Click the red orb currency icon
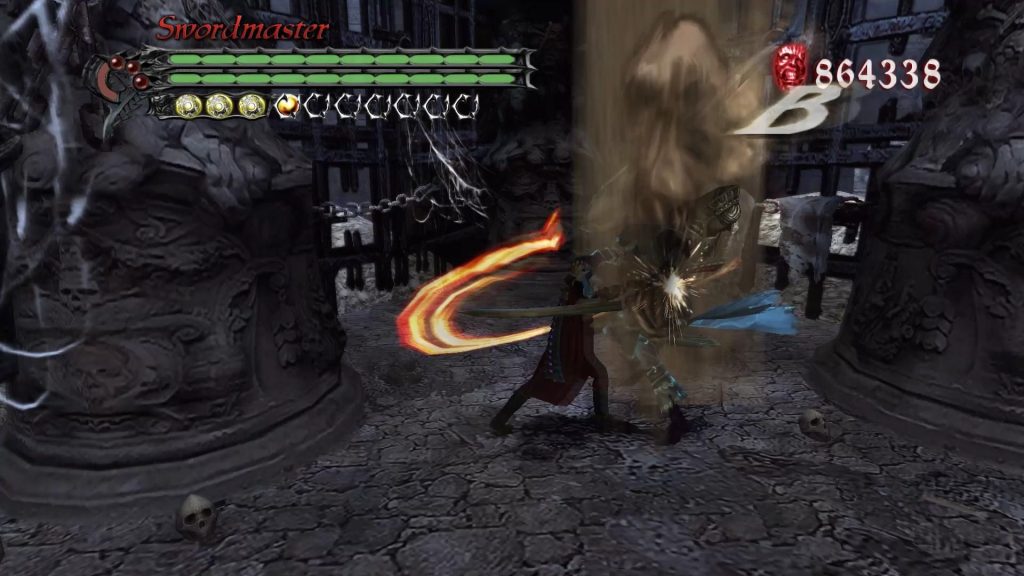Screen dimensions: 1024x576 (790, 67)
